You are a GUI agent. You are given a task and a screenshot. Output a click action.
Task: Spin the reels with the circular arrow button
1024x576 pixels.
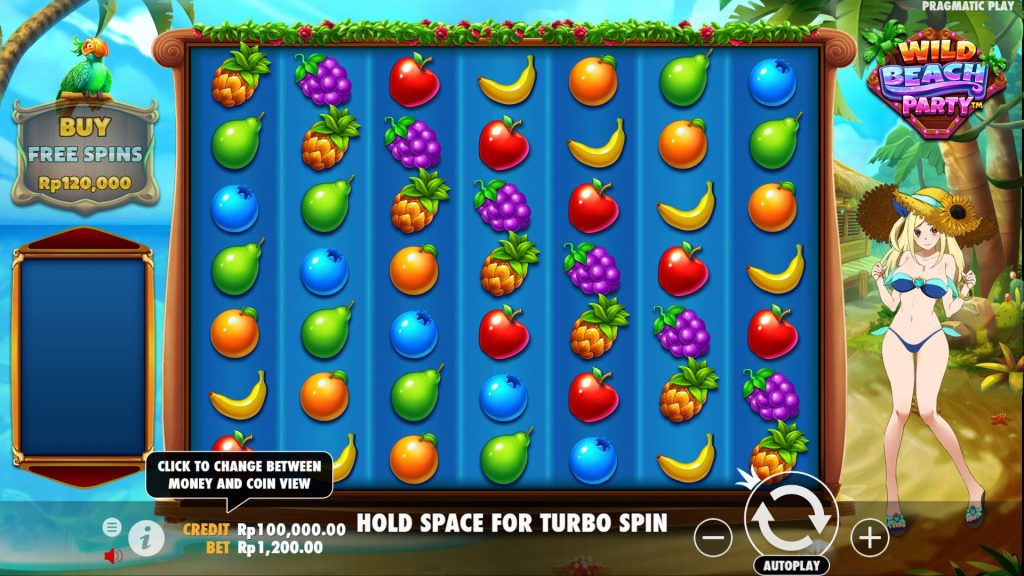790,518
